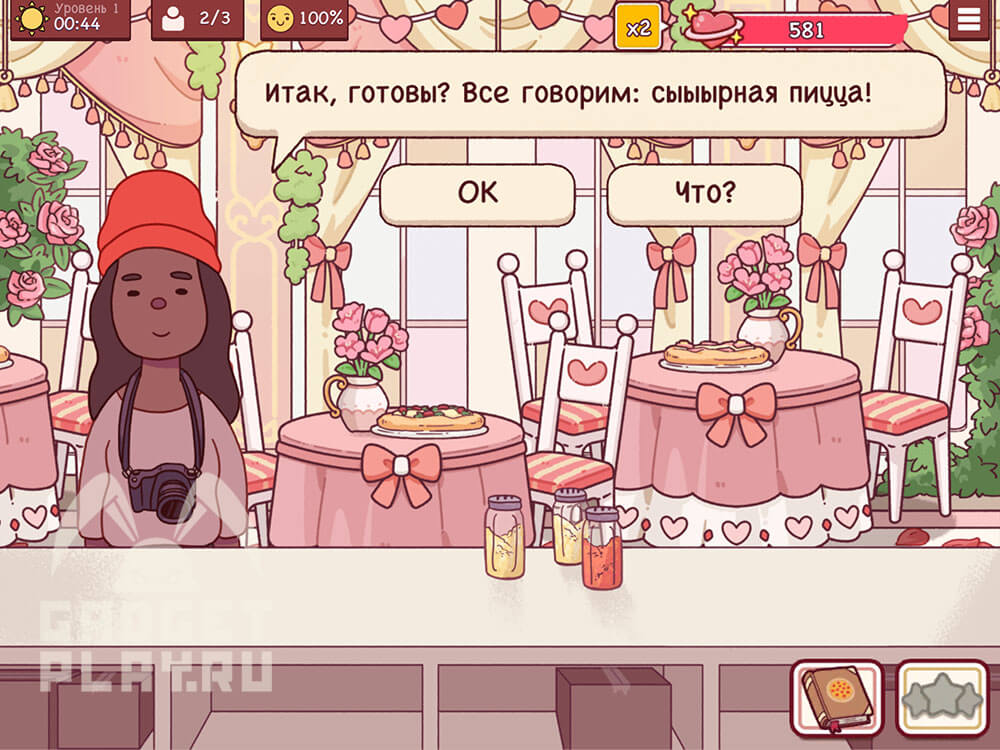Open the hamburger menu
The image size is (1000, 750).
(968, 20)
